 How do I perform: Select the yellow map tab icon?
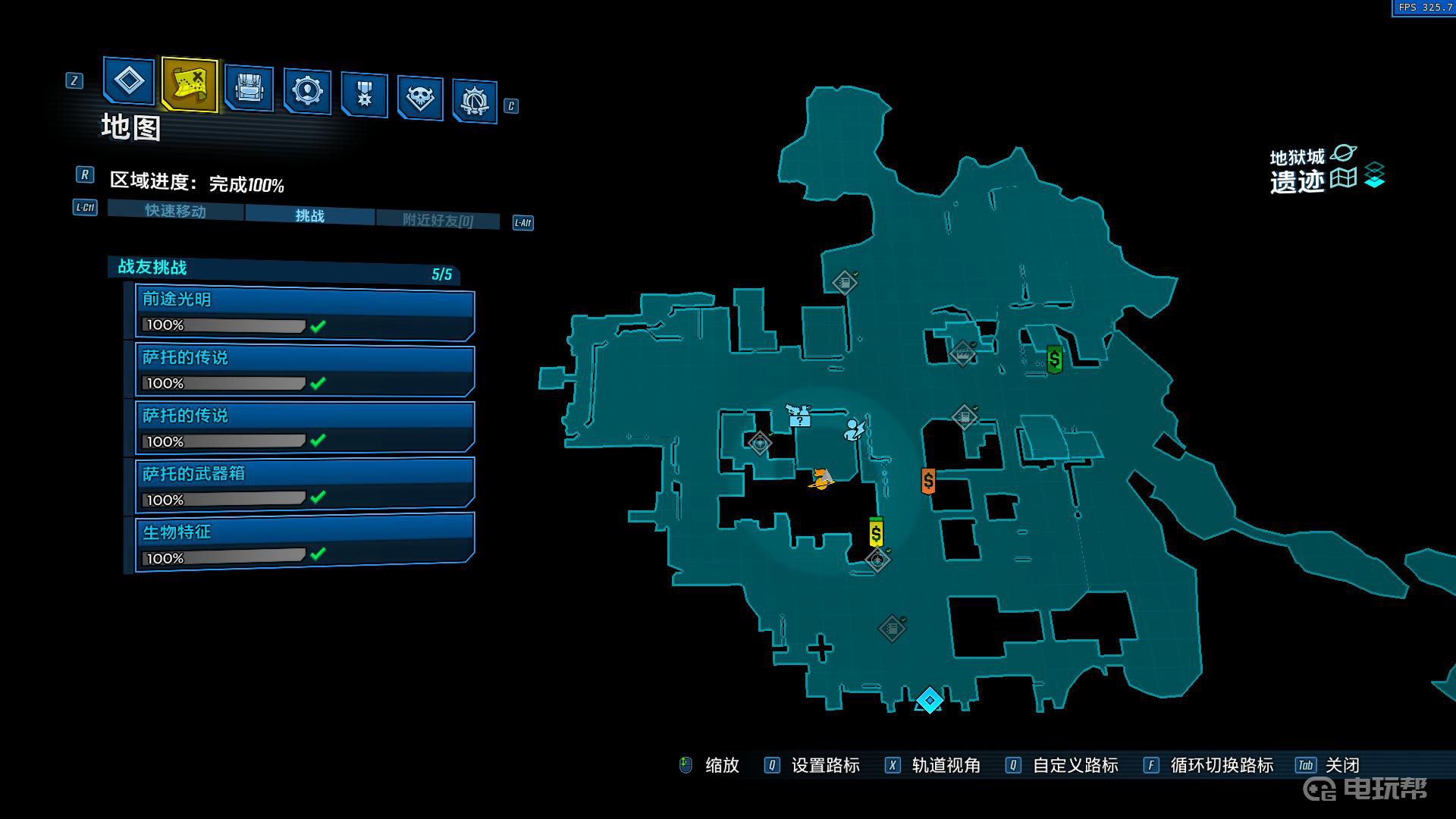pos(189,85)
